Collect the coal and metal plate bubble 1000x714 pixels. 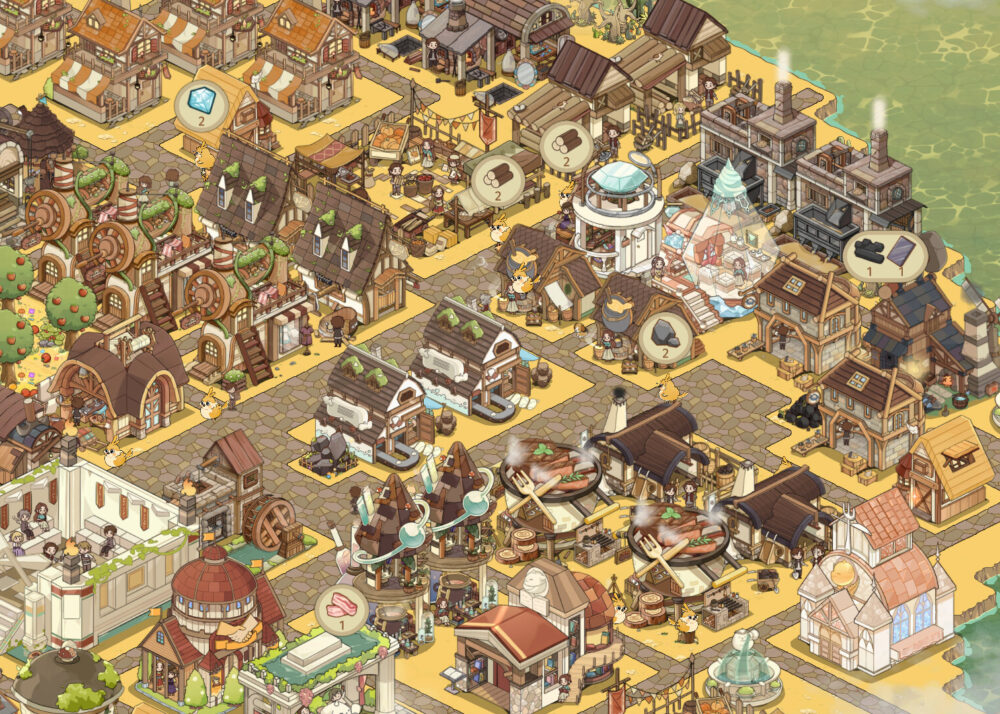(882, 255)
